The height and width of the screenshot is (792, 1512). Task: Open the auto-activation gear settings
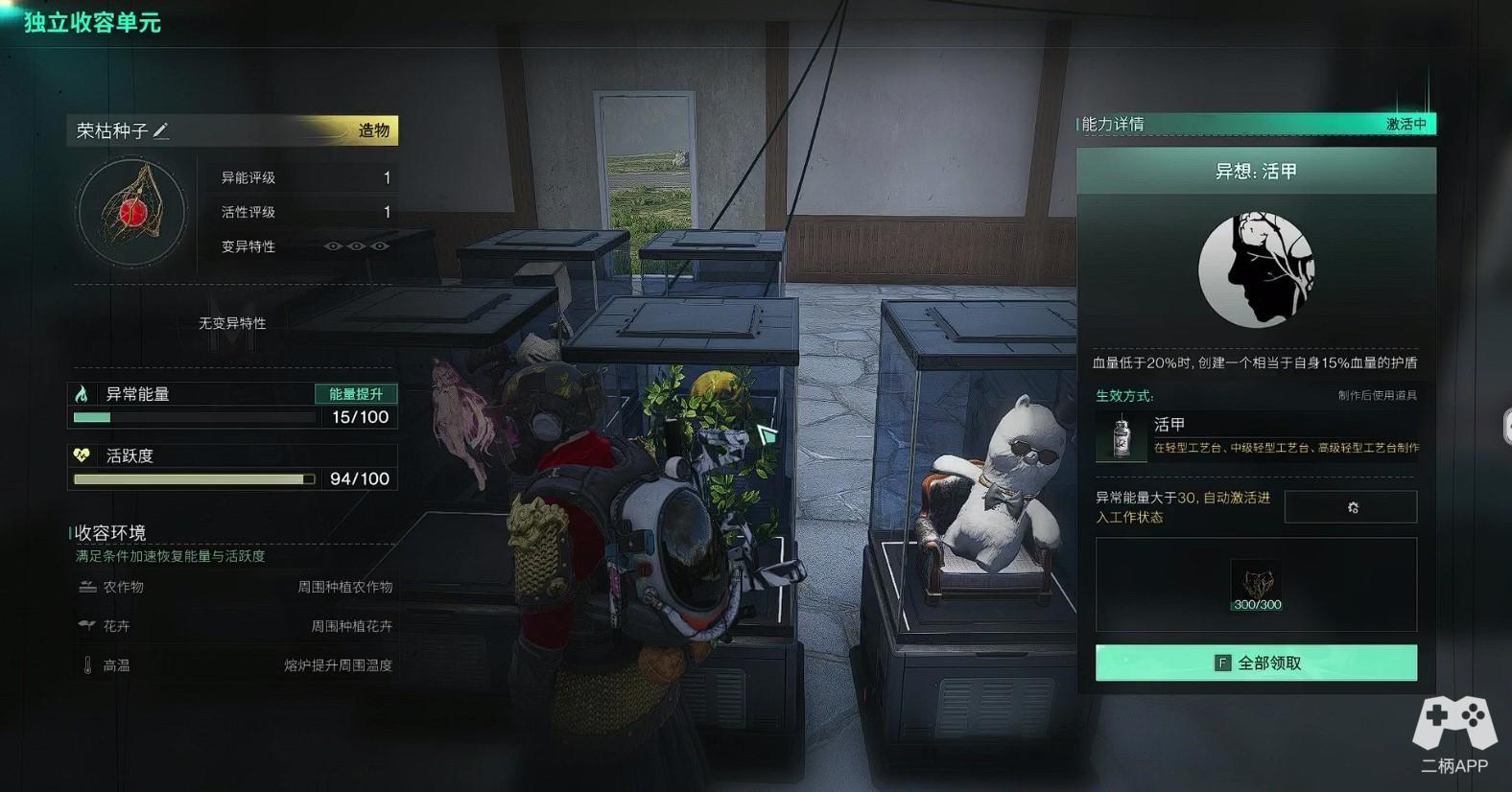click(1351, 507)
